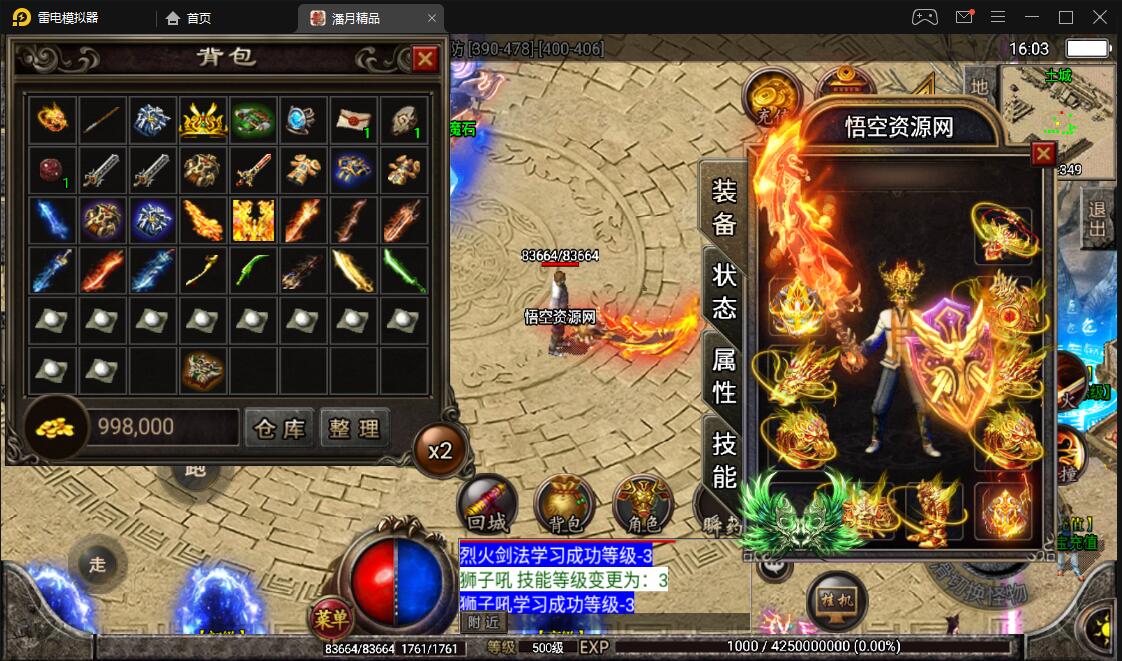Use the 回城 return-to-town button
Image resolution: width=1122 pixels, height=661 pixels.
click(486, 503)
